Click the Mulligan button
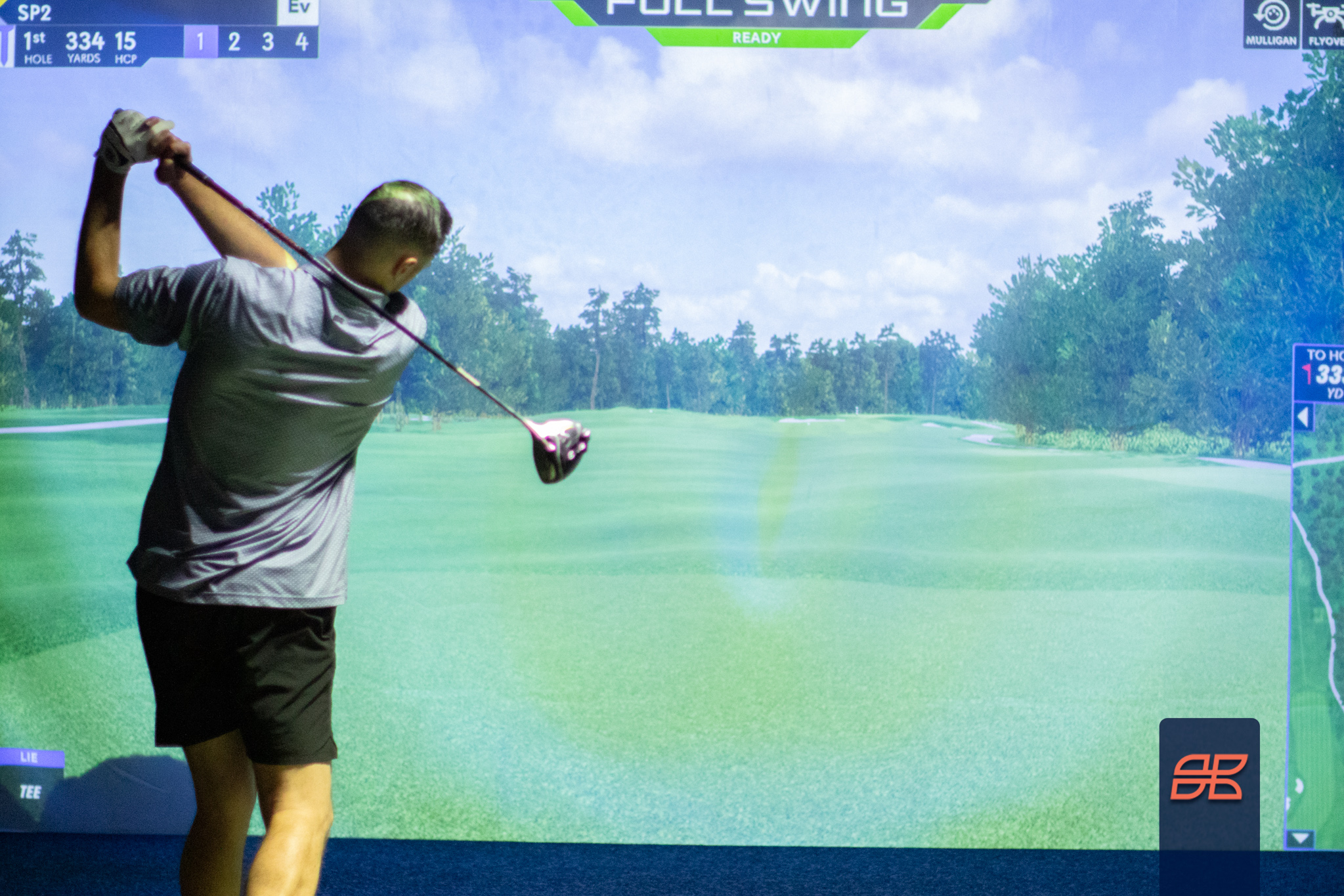This screenshot has height=896, width=1344. [1270, 24]
